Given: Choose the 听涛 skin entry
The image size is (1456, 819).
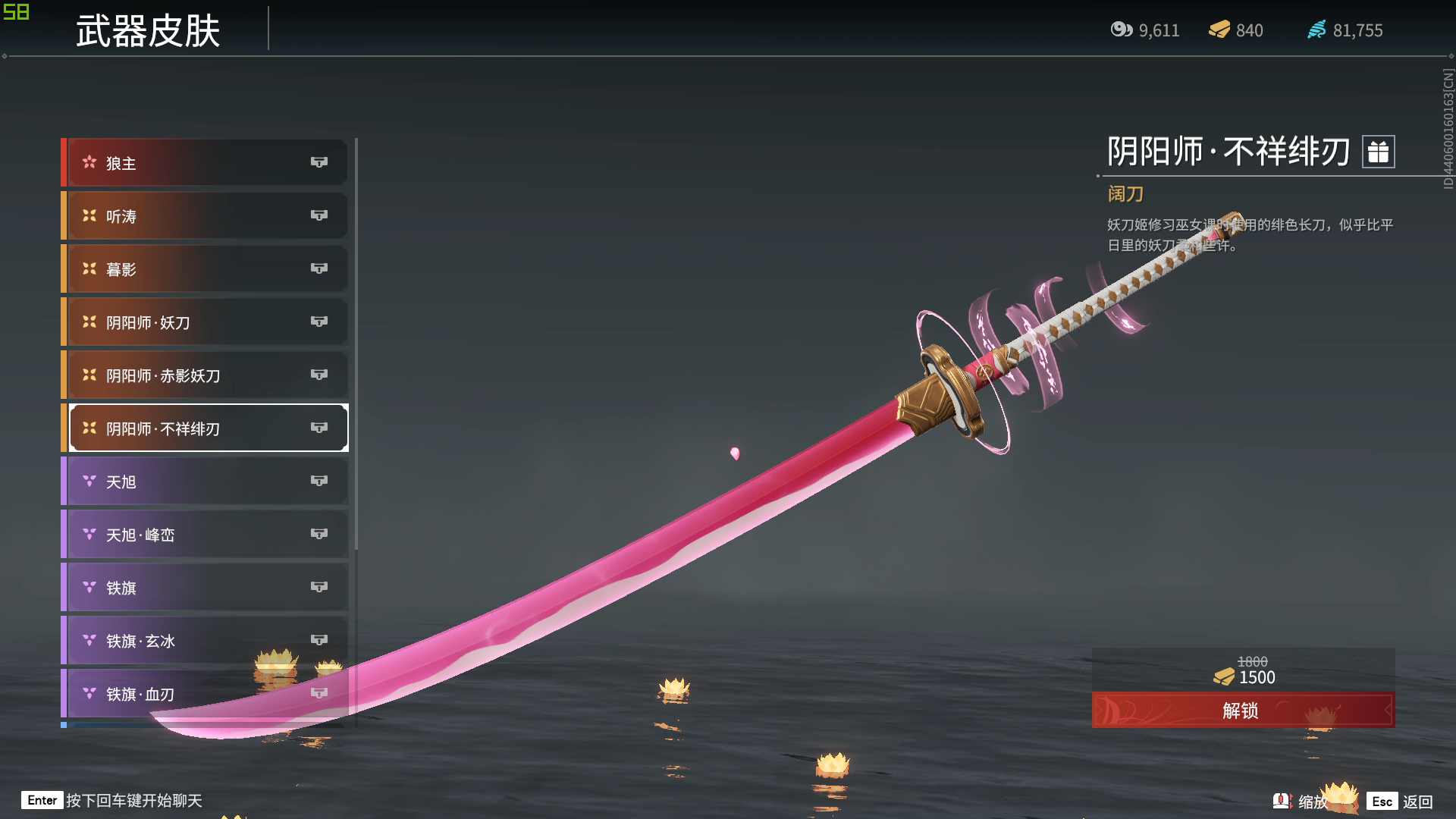Looking at the screenshot, I should pyautogui.click(x=206, y=216).
